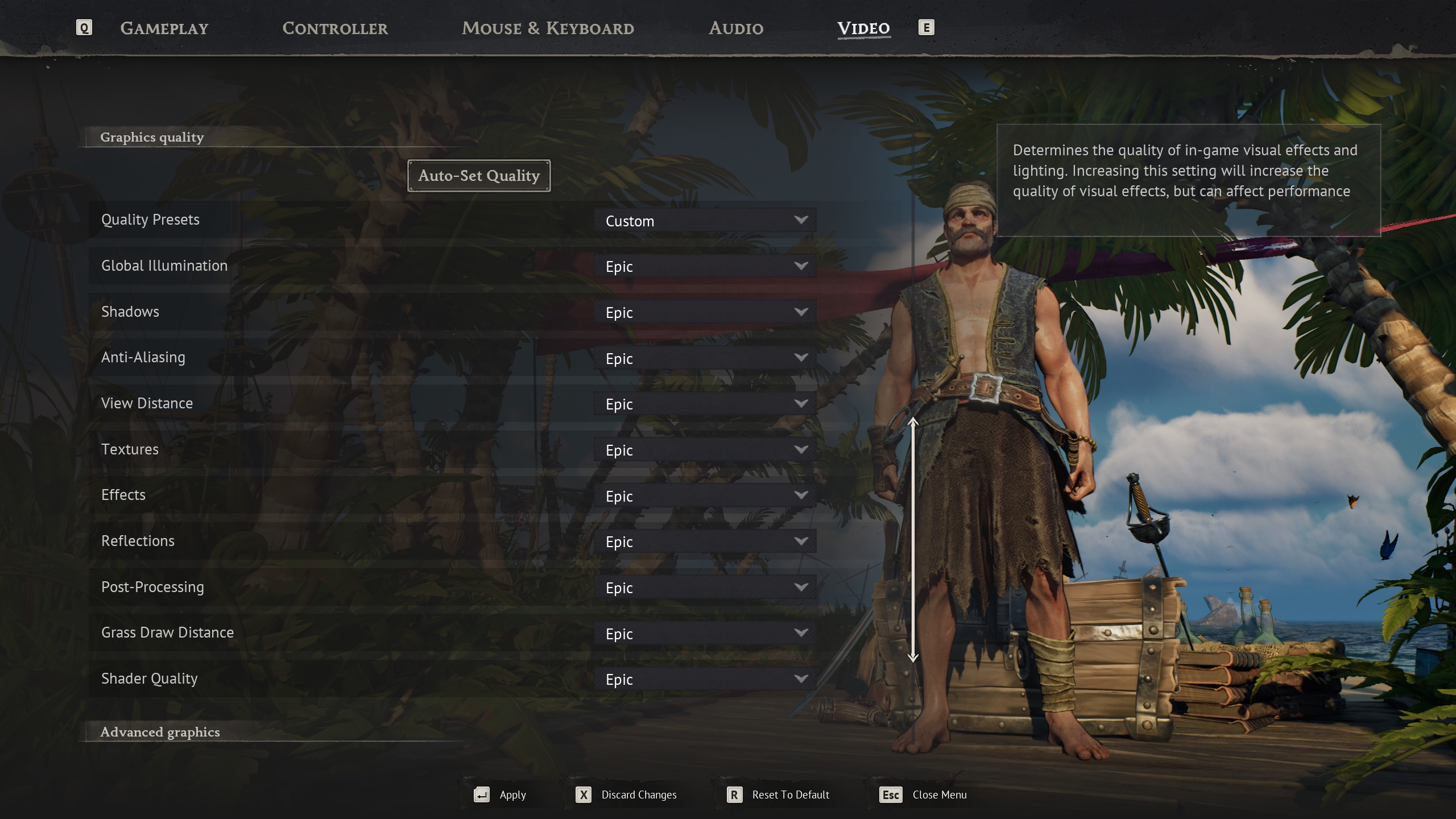This screenshot has width=1456, height=819.
Task: Open the Textures quality dropdown
Action: coord(705,449)
